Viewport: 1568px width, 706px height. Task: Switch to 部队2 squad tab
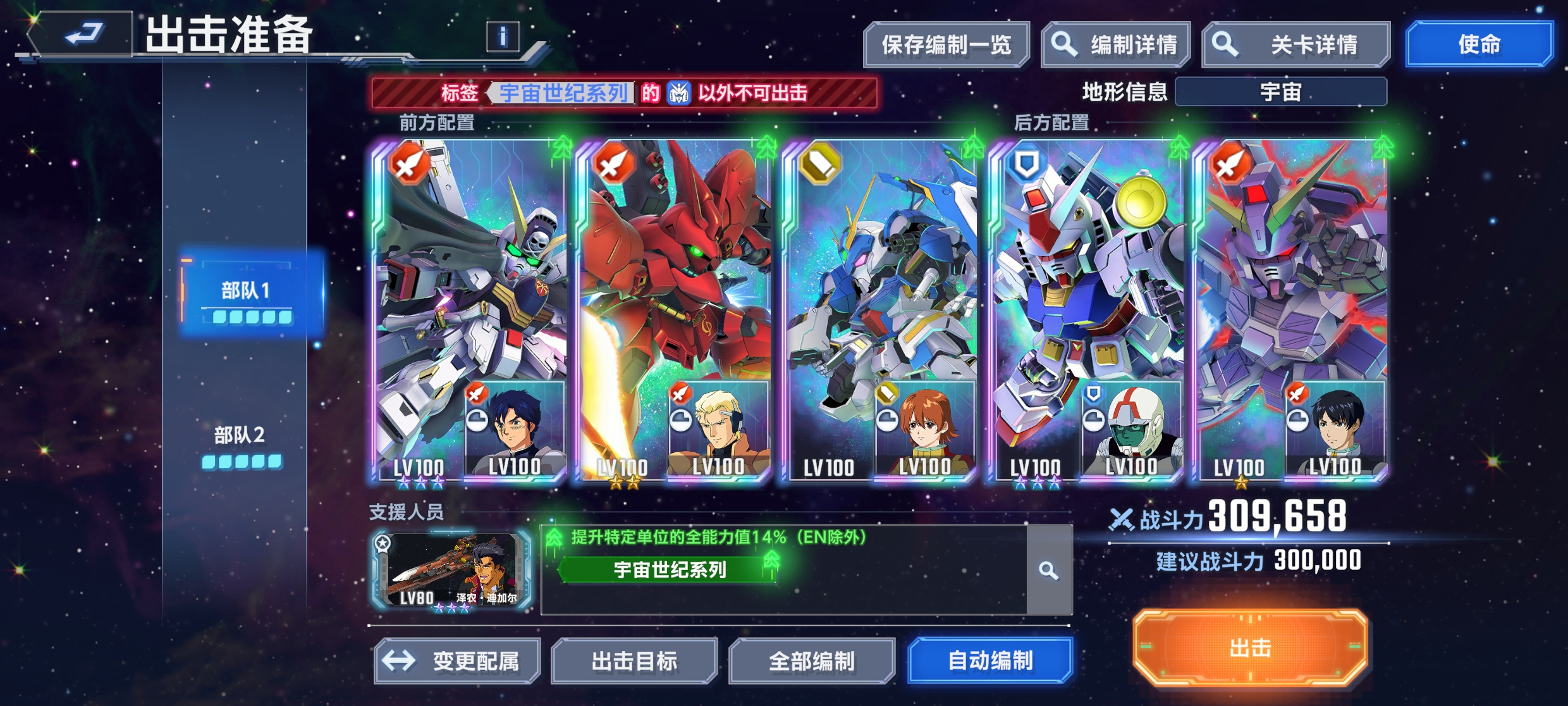pos(240,443)
